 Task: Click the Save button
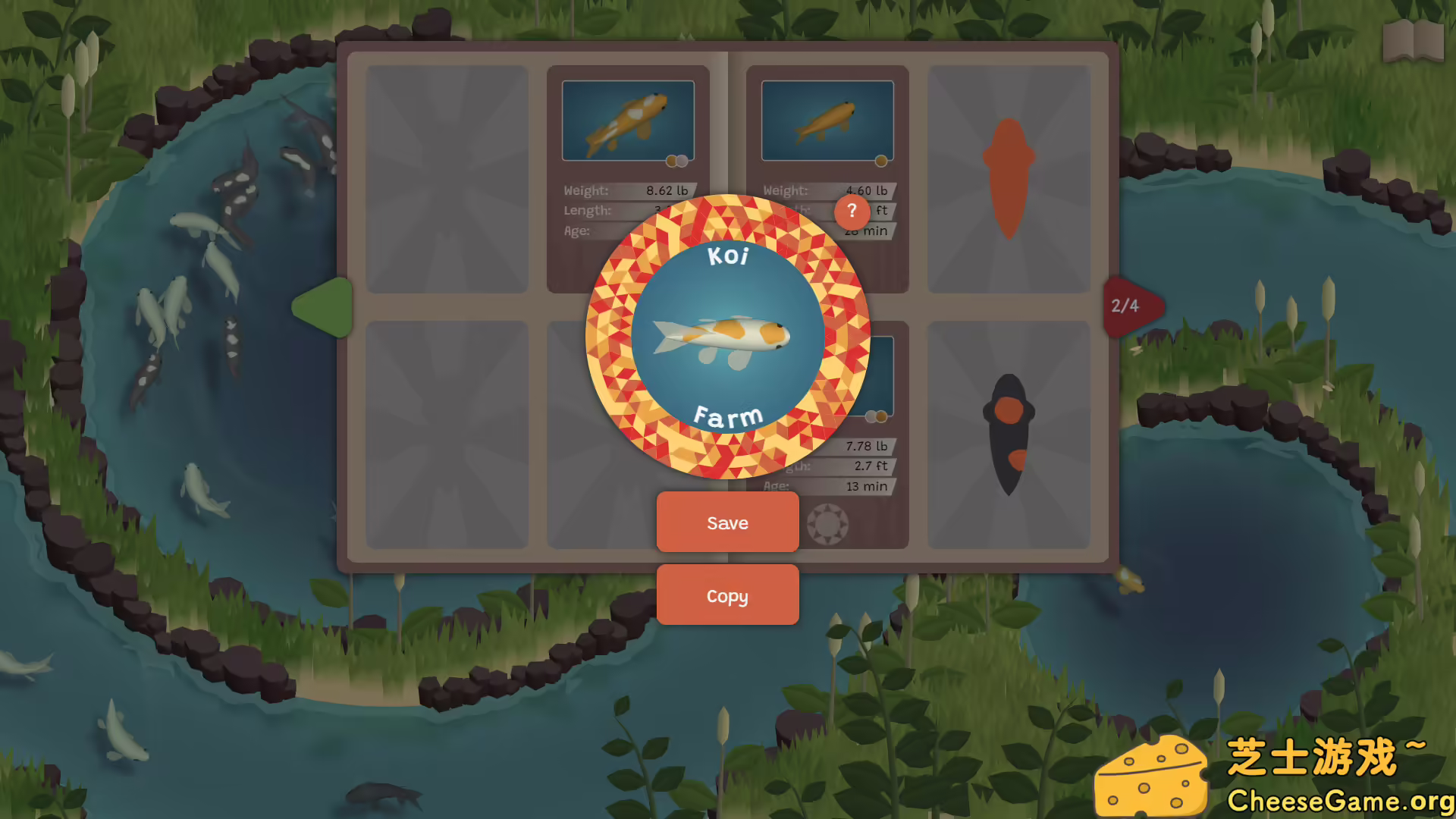point(727,522)
